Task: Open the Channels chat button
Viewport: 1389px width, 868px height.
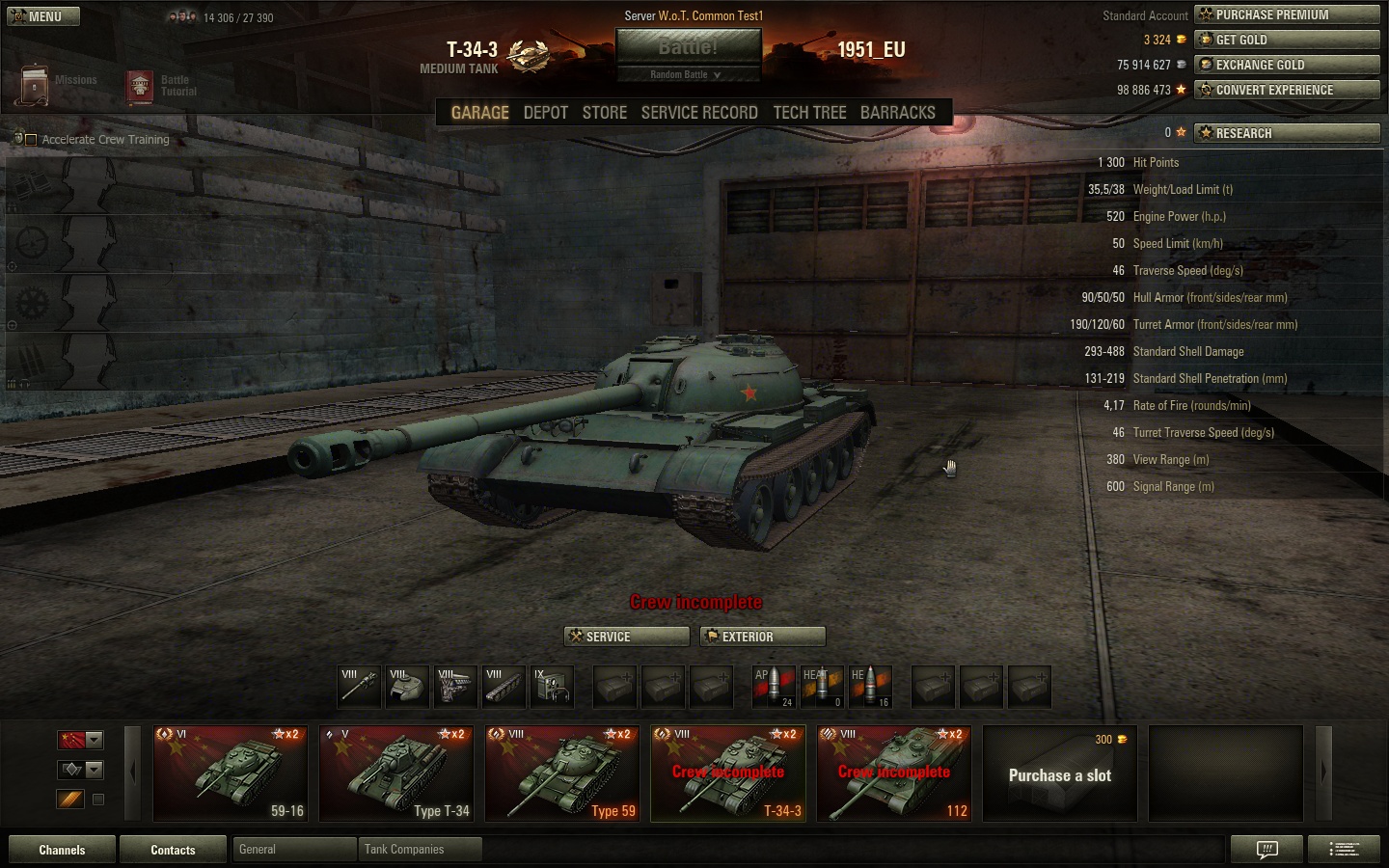Action: click(x=62, y=850)
